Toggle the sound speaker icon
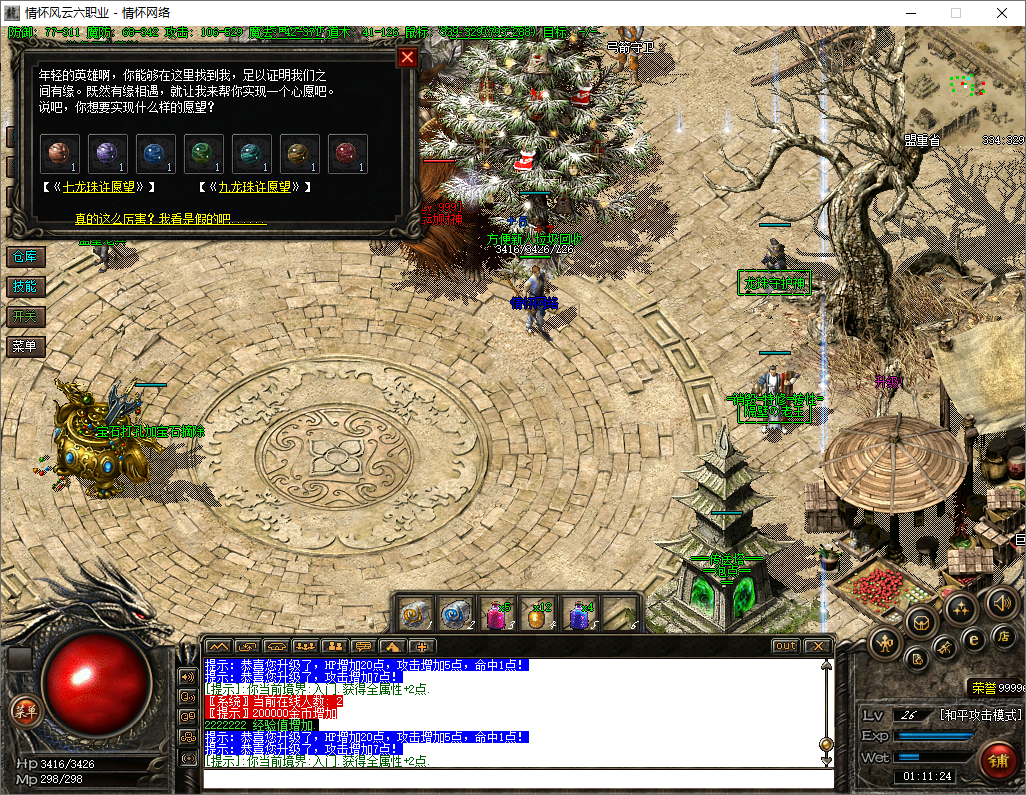The width and height of the screenshot is (1026, 795). pyautogui.click(x=1001, y=603)
